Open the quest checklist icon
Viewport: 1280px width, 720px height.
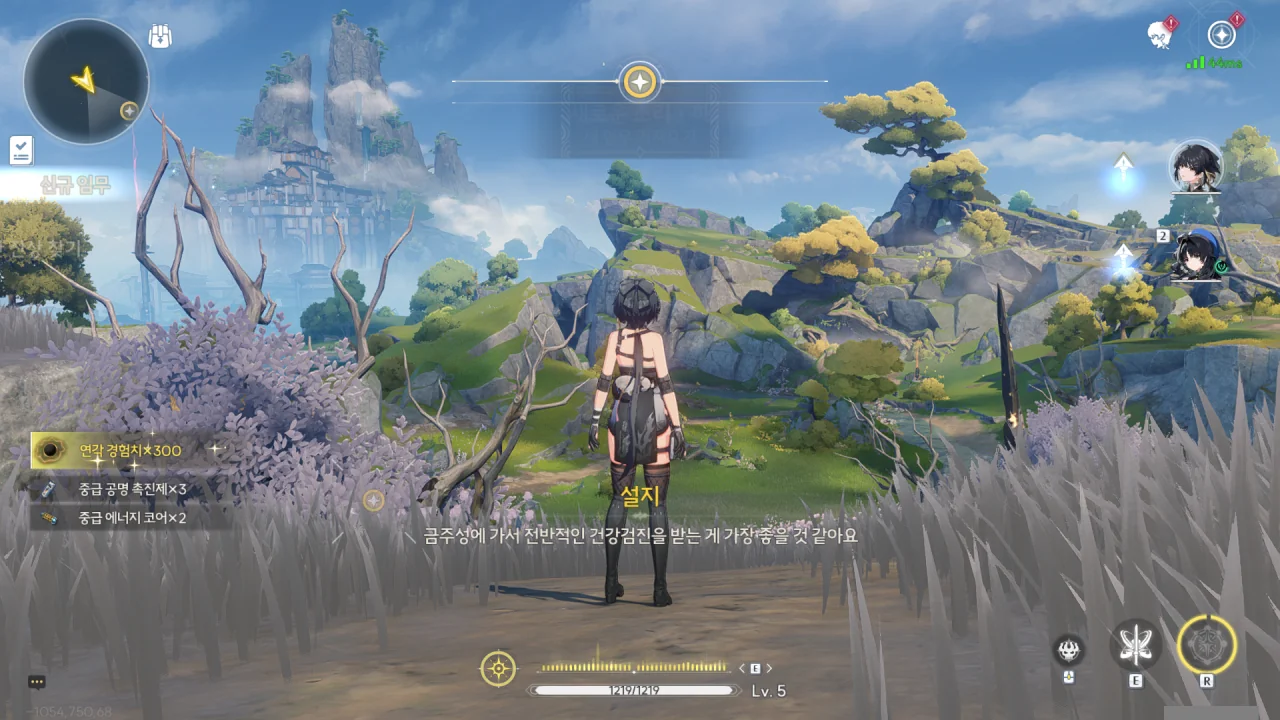21,150
